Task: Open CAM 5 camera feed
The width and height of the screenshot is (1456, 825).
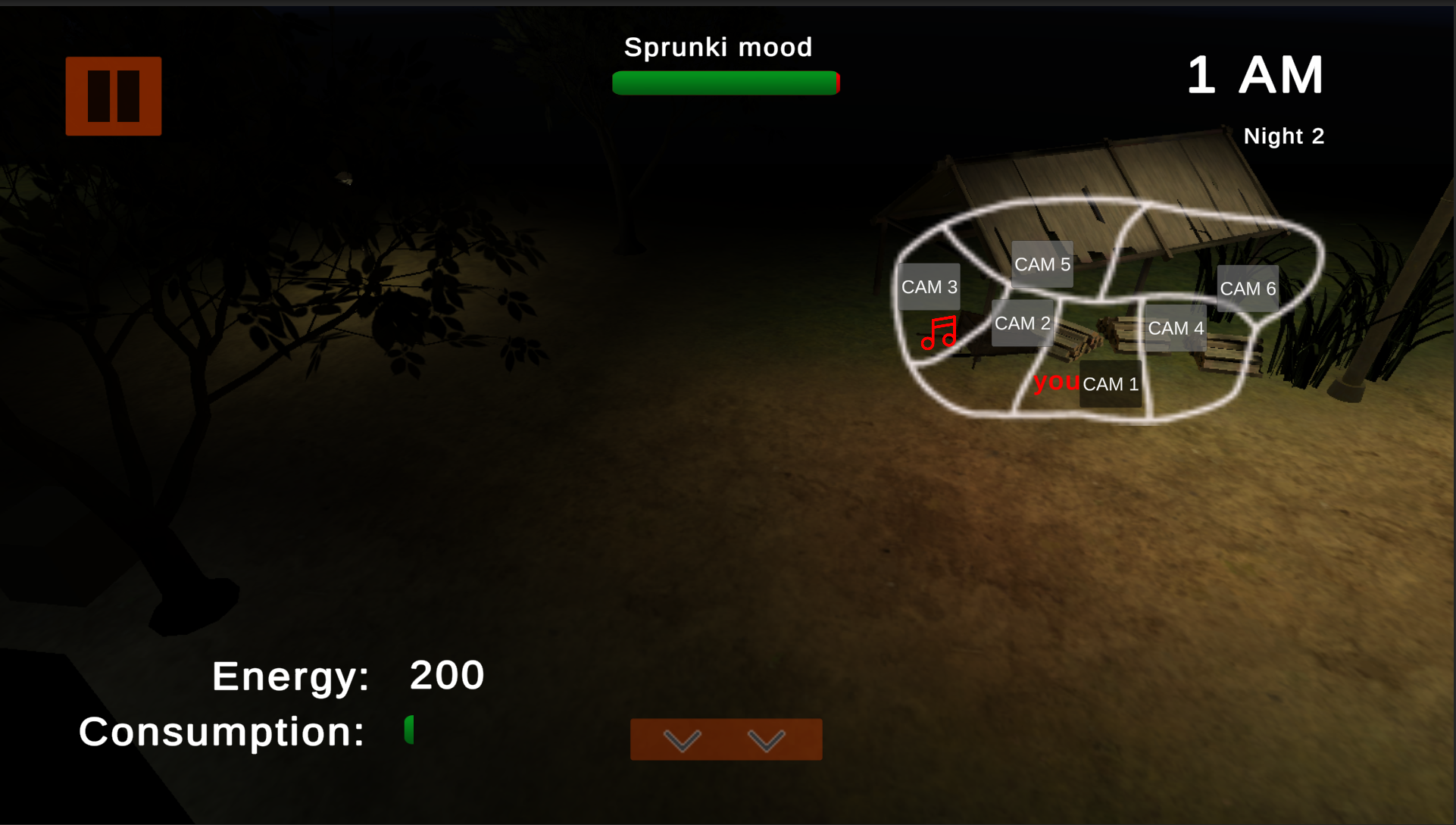Action: (1042, 264)
